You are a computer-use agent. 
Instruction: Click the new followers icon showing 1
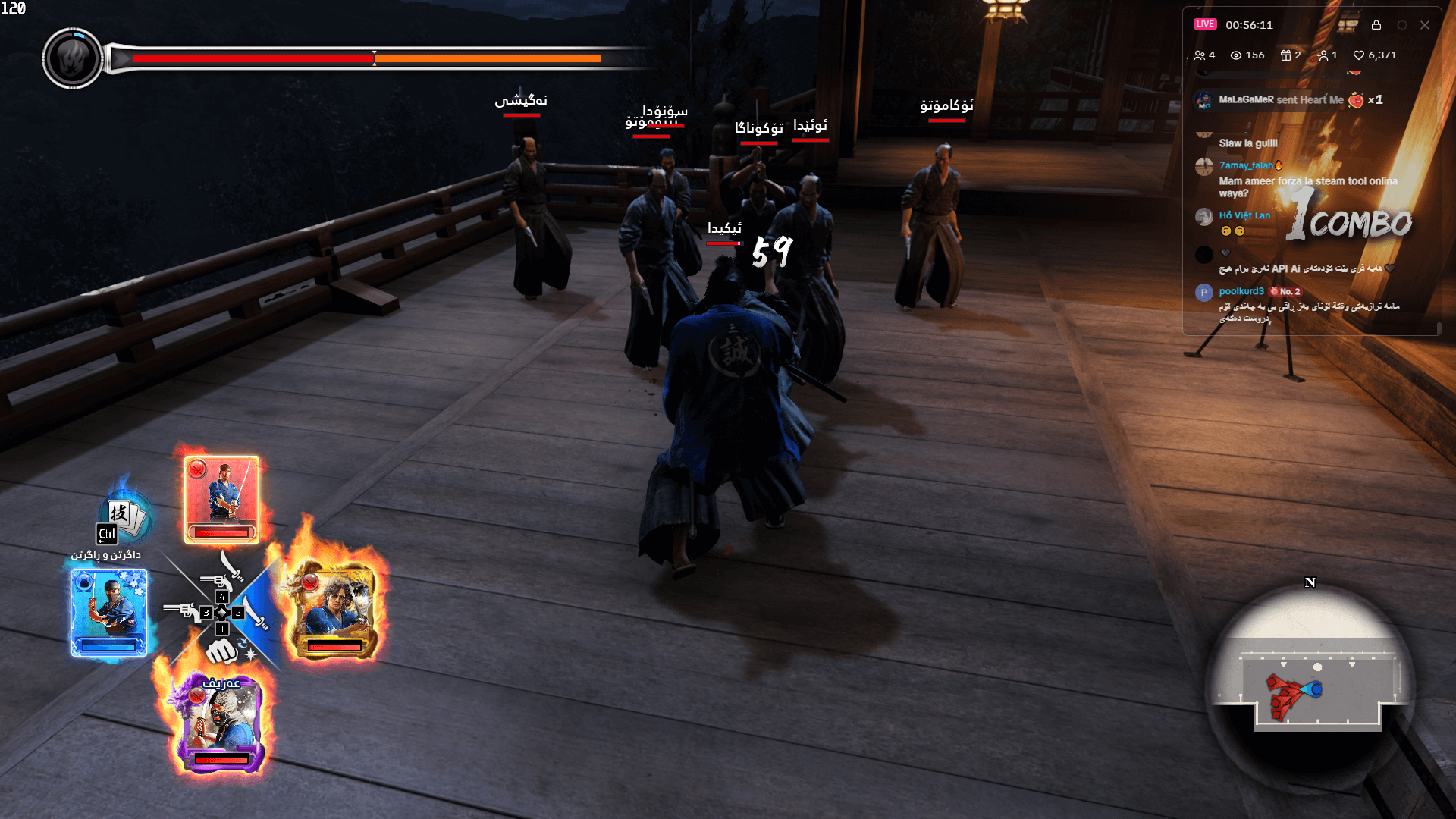[1323, 56]
